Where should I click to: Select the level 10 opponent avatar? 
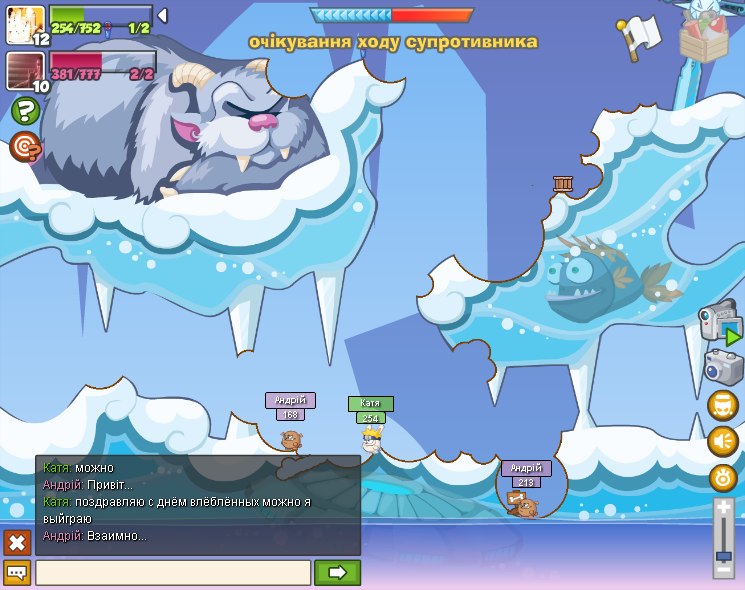[23, 71]
